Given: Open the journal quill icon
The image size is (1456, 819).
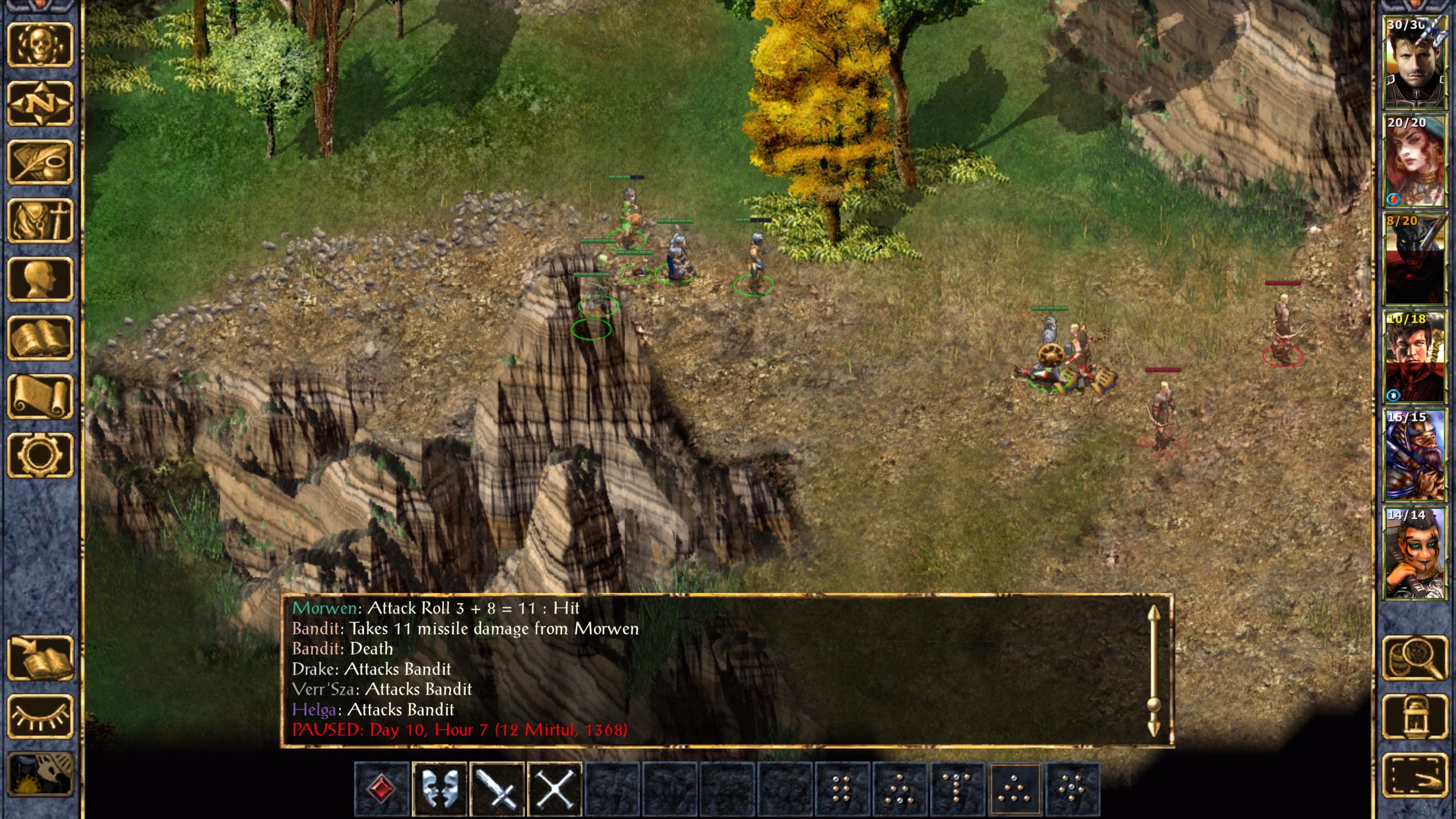Looking at the screenshot, I should click(40, 163).
